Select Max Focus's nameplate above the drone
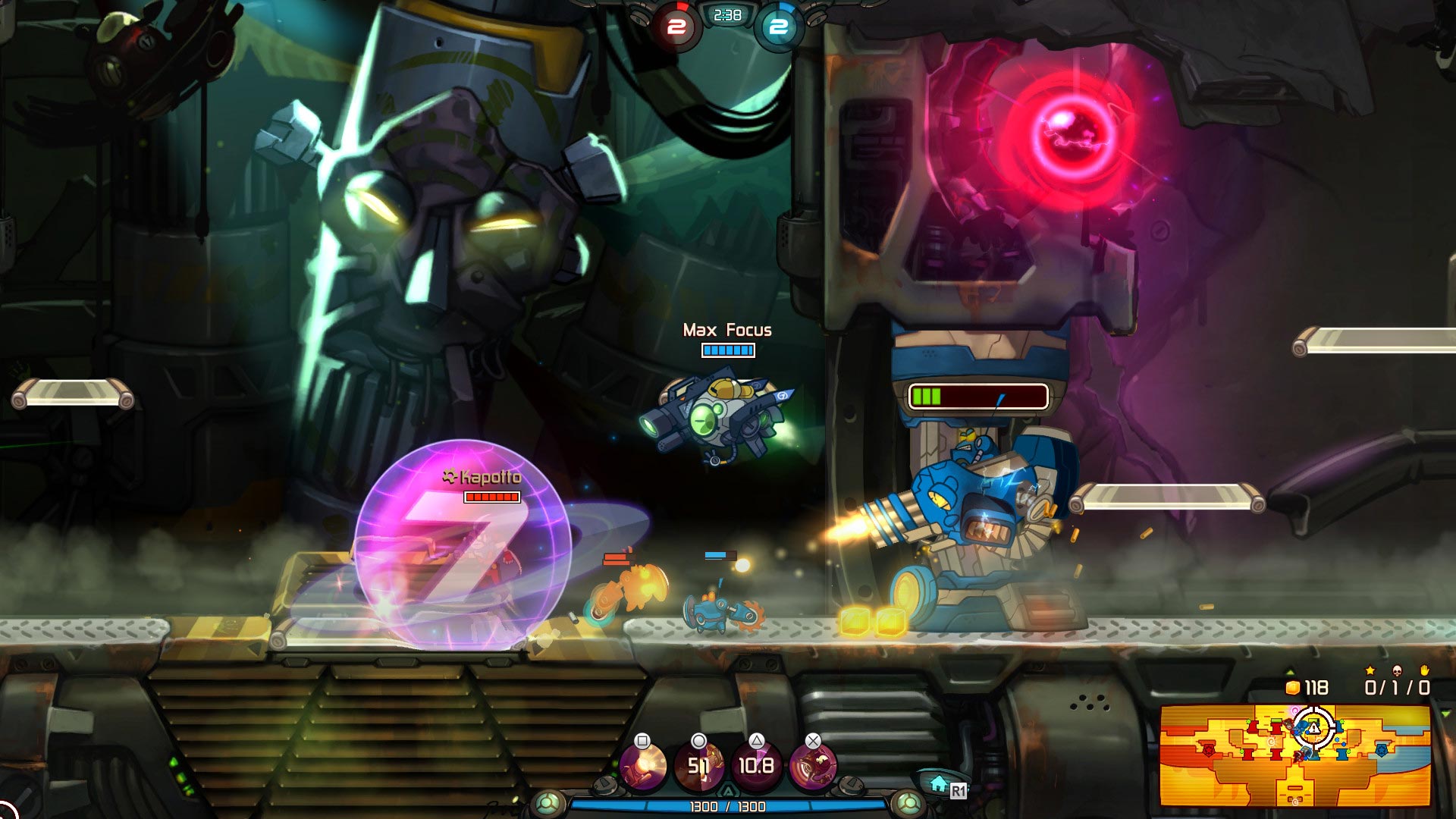The height and width of the screenshot is (819, 1456). click(726, 331)
